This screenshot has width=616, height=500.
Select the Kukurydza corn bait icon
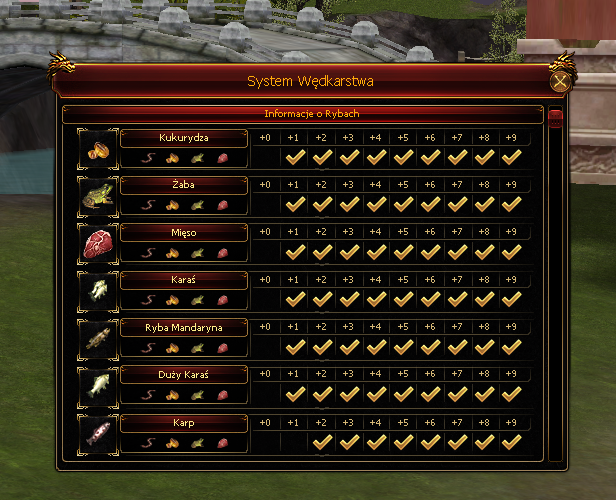click(99, 147)
